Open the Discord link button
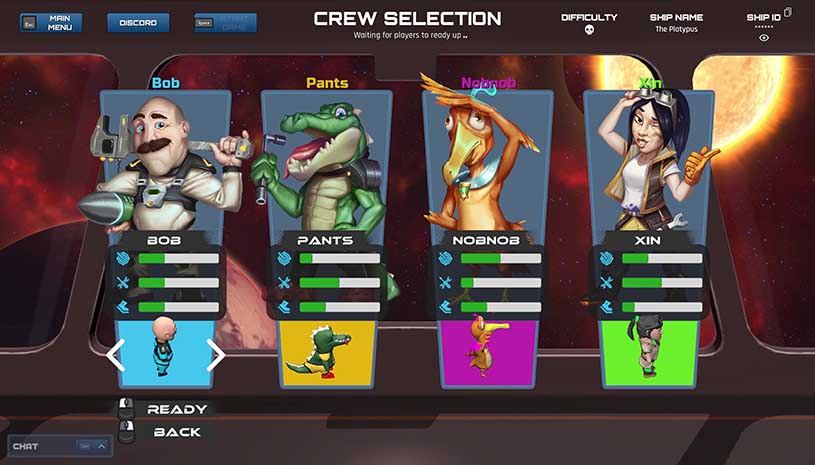The height and width of the screenshot is (465, 815). coord(137,22)
